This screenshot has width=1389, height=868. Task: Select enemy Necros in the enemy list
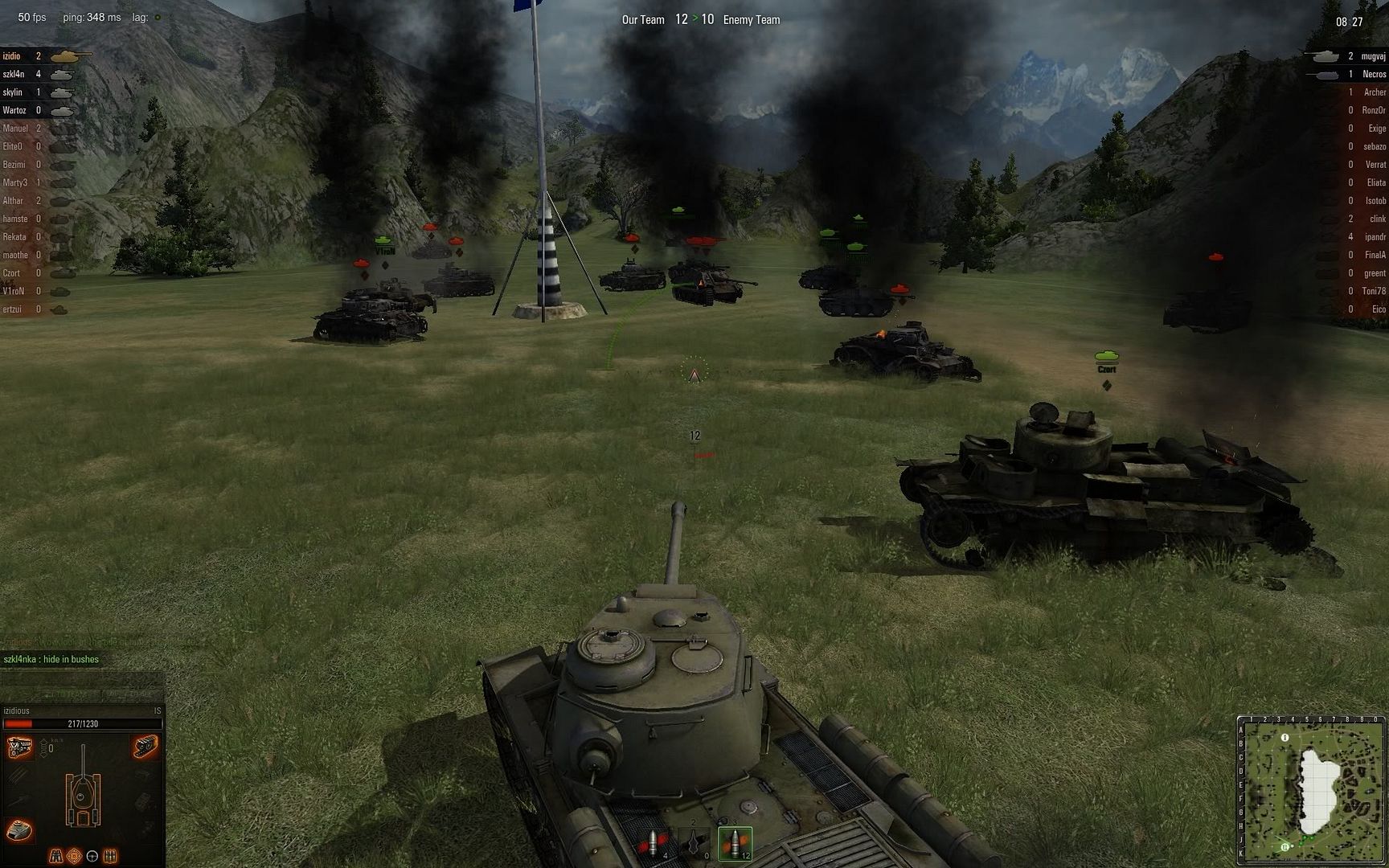pyautogui.click(x=1374, y=74)
